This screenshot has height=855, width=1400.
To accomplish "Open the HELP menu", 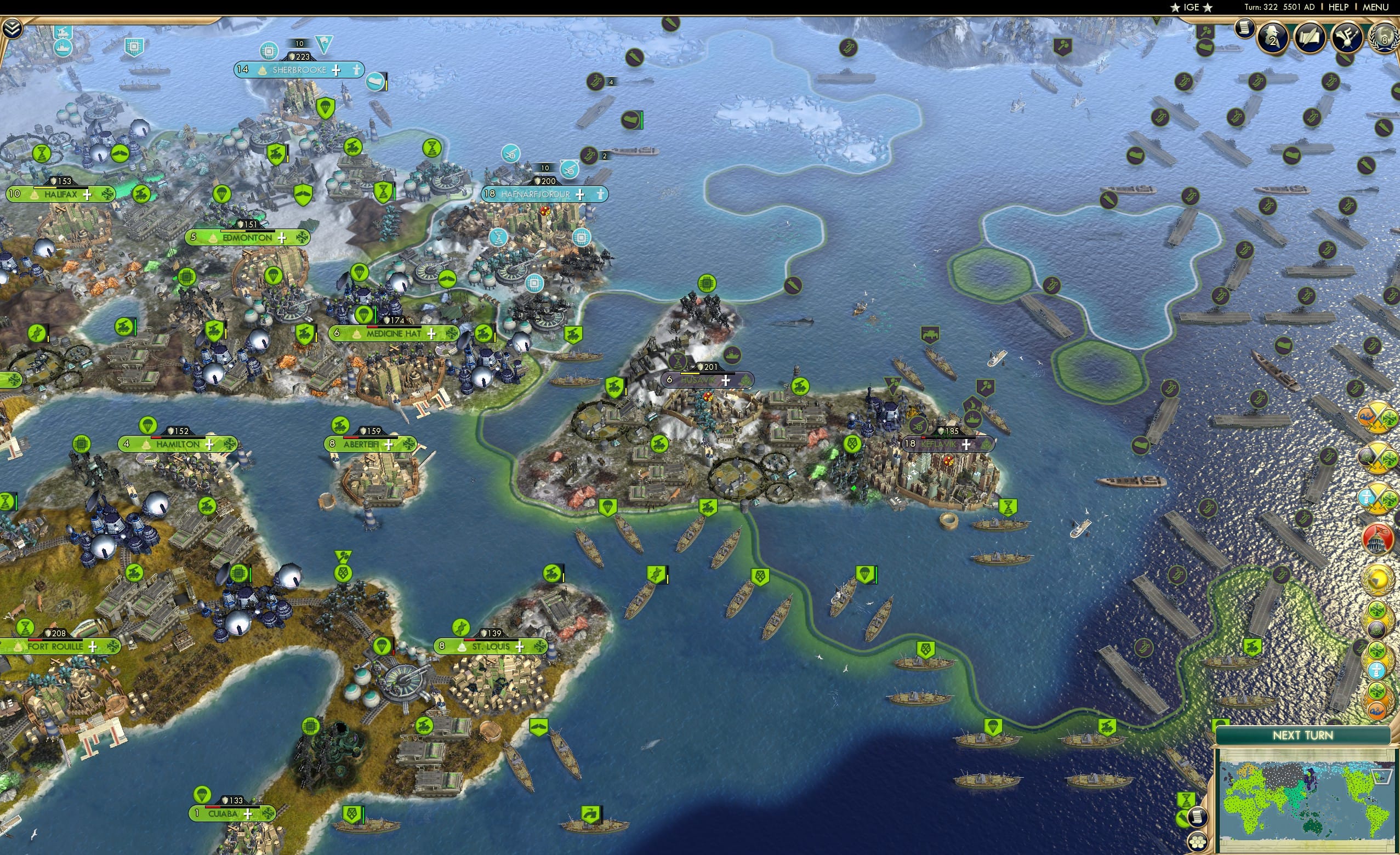I will coord(1339,7).
